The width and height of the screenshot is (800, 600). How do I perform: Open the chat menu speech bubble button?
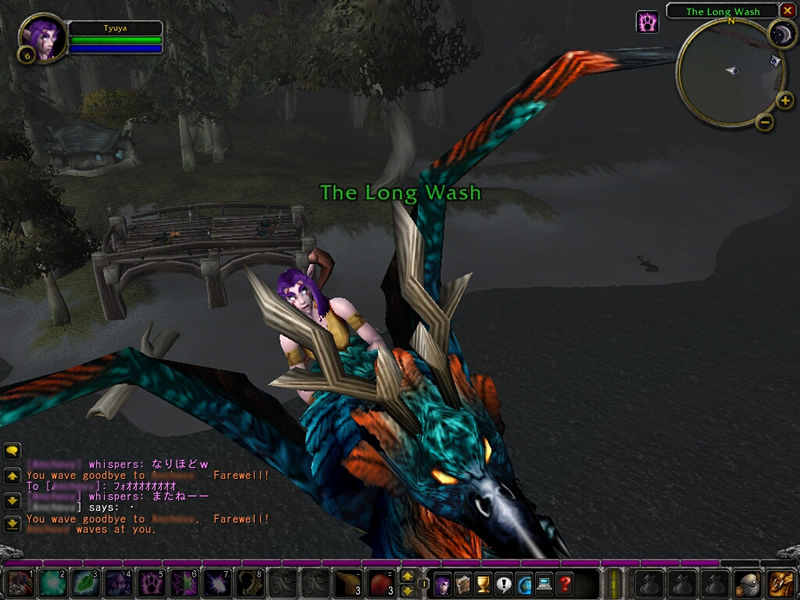[12, 451]
